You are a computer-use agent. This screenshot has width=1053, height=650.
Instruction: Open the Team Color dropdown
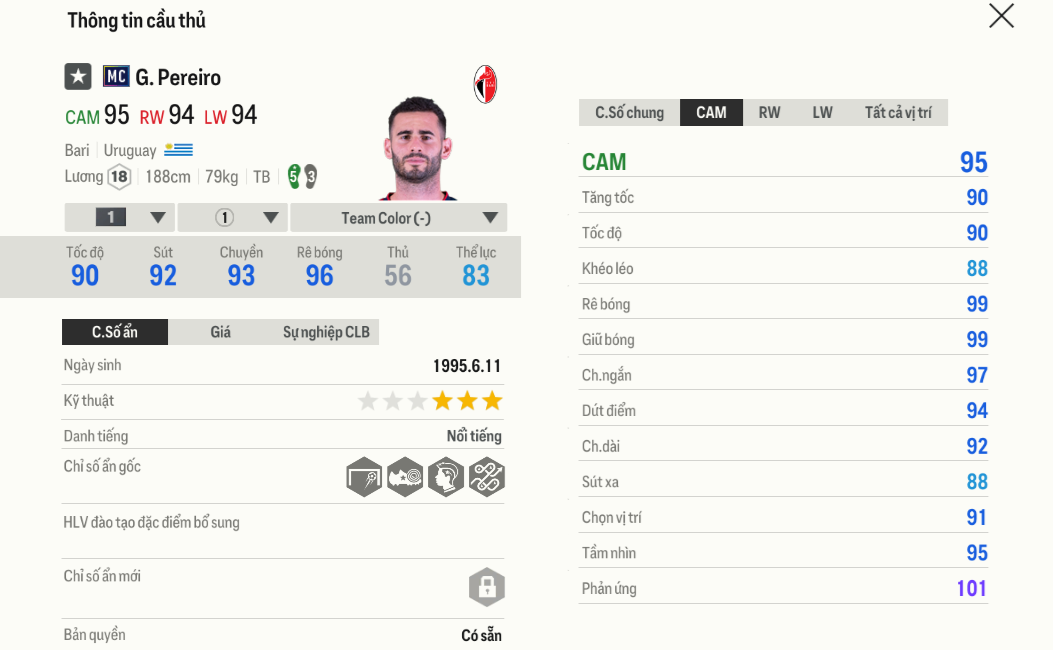click(398, 218)
